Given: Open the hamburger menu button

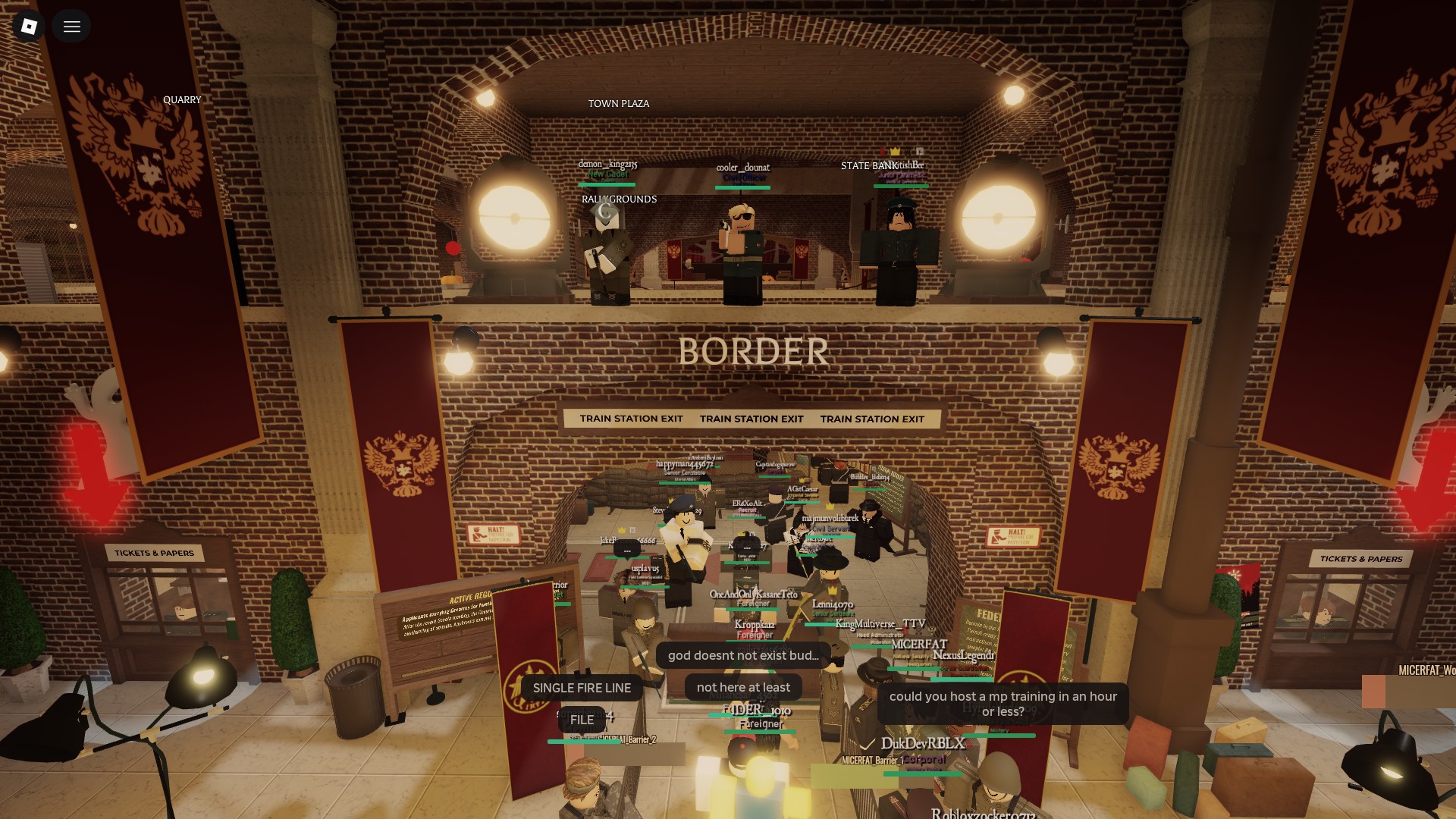Looking at the screenshot, I should click(x=72, y=27).
